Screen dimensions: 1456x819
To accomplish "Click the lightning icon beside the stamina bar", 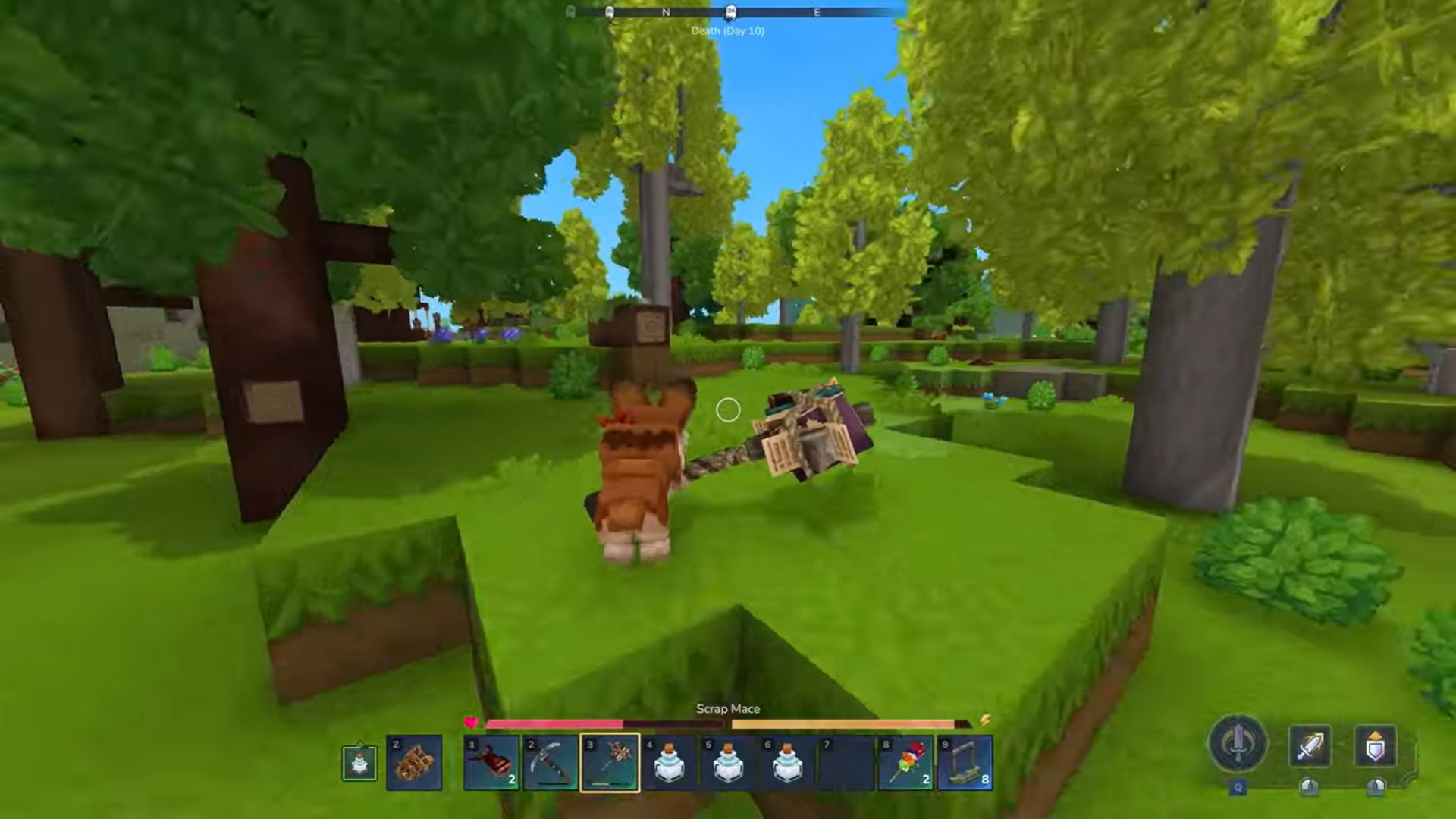I will point(984,721).
